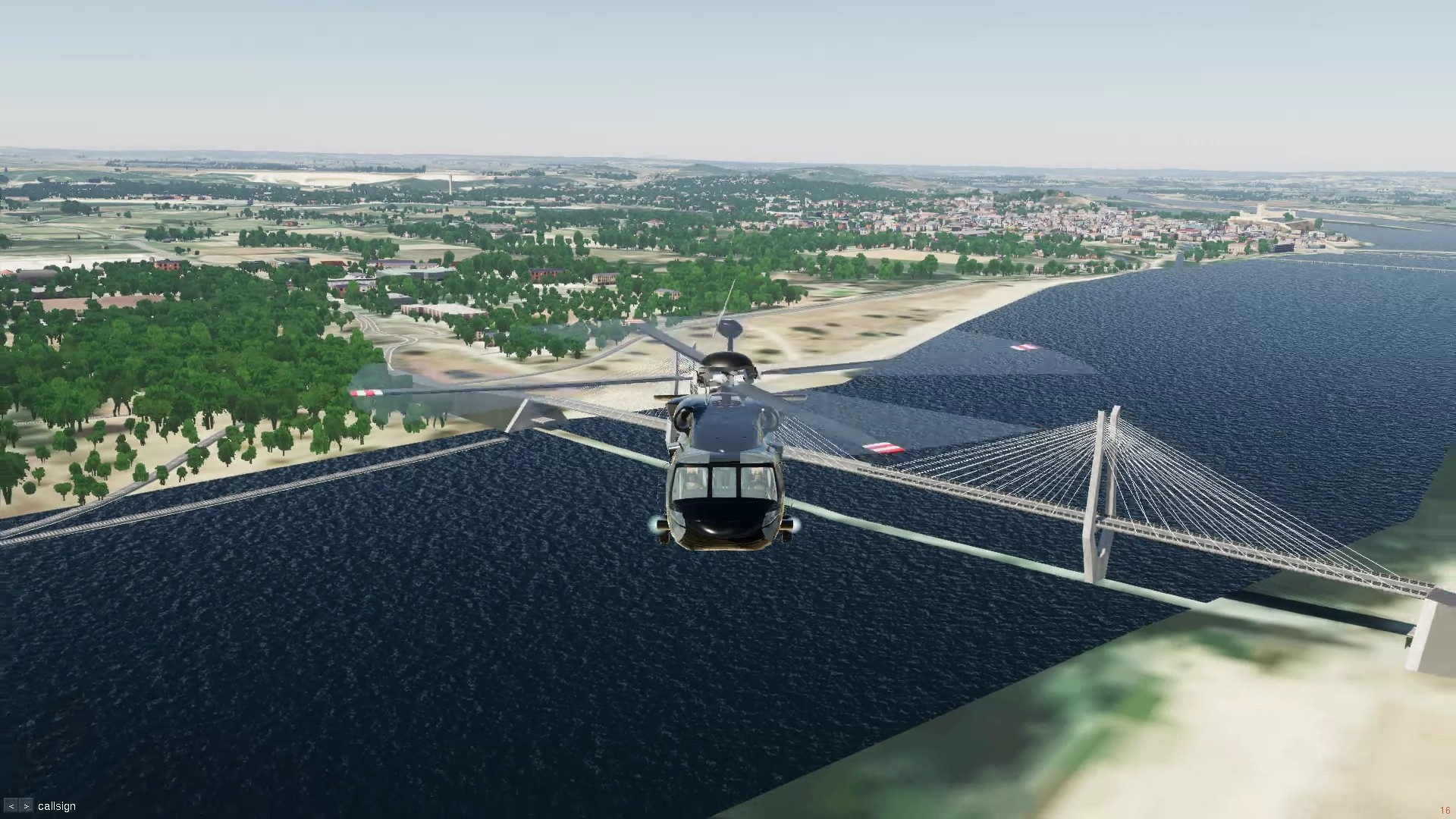This screenshot has height=819, width=1456.
Task: Click the next '>' arrow beside callsign
Action: [26, 806]
